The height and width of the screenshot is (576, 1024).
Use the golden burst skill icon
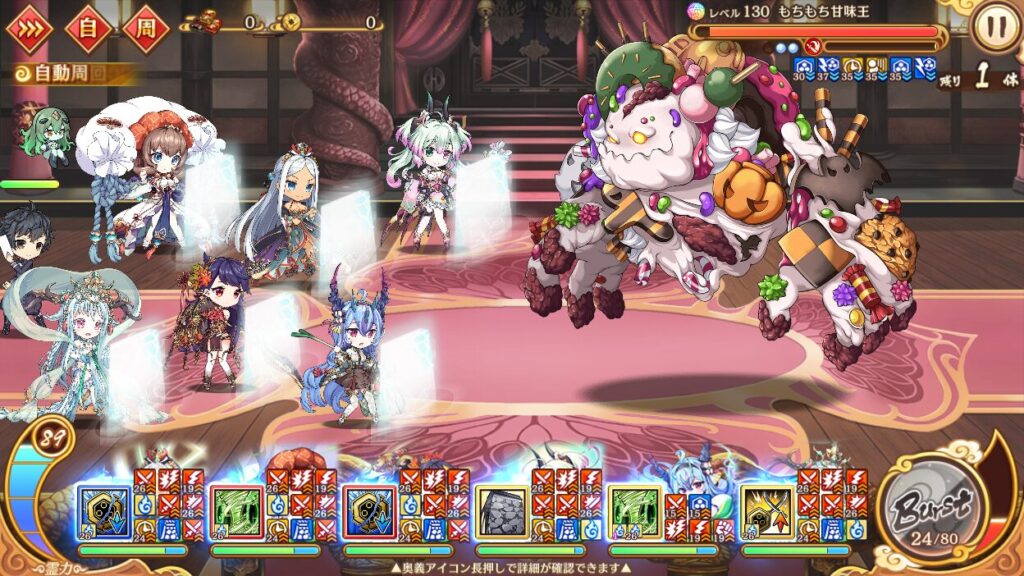click(x=767, y=512)
